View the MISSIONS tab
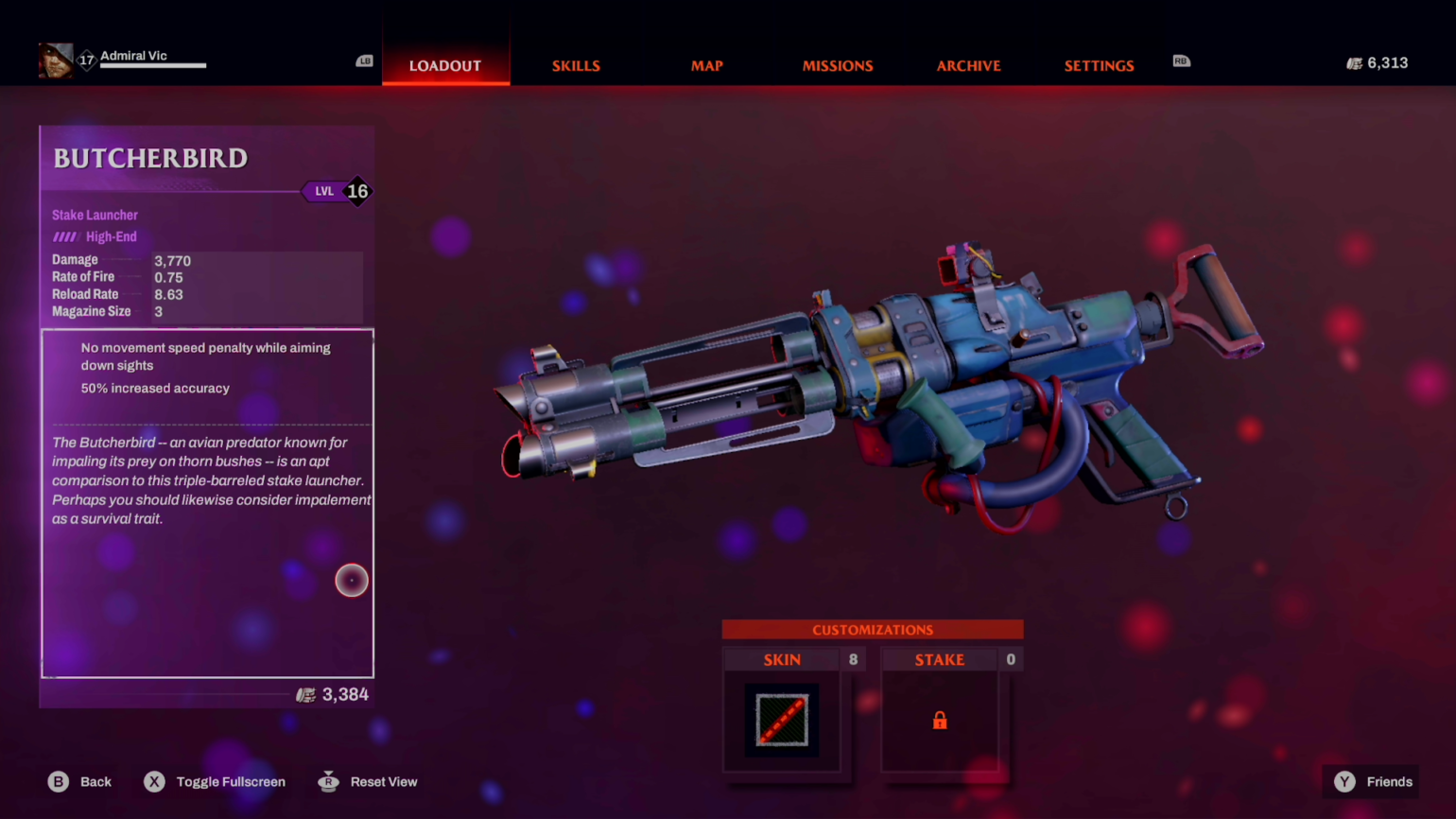 838,65
